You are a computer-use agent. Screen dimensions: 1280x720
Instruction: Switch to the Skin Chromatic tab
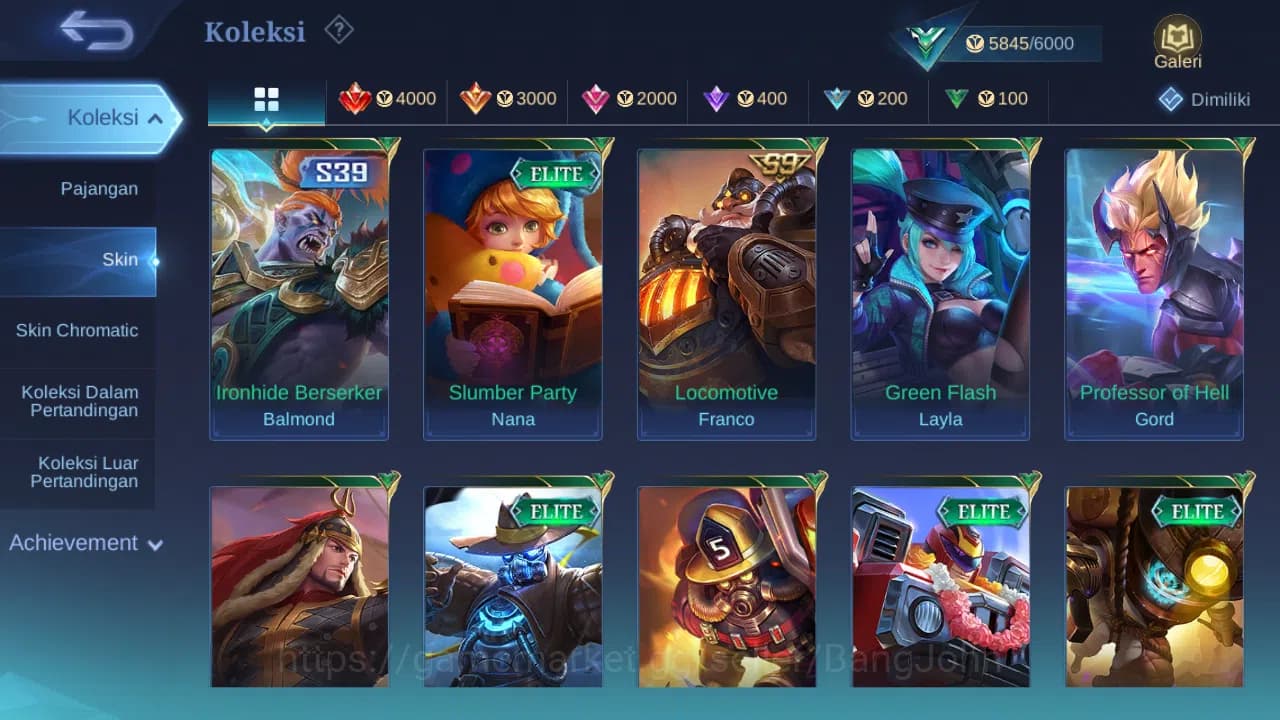79,330
